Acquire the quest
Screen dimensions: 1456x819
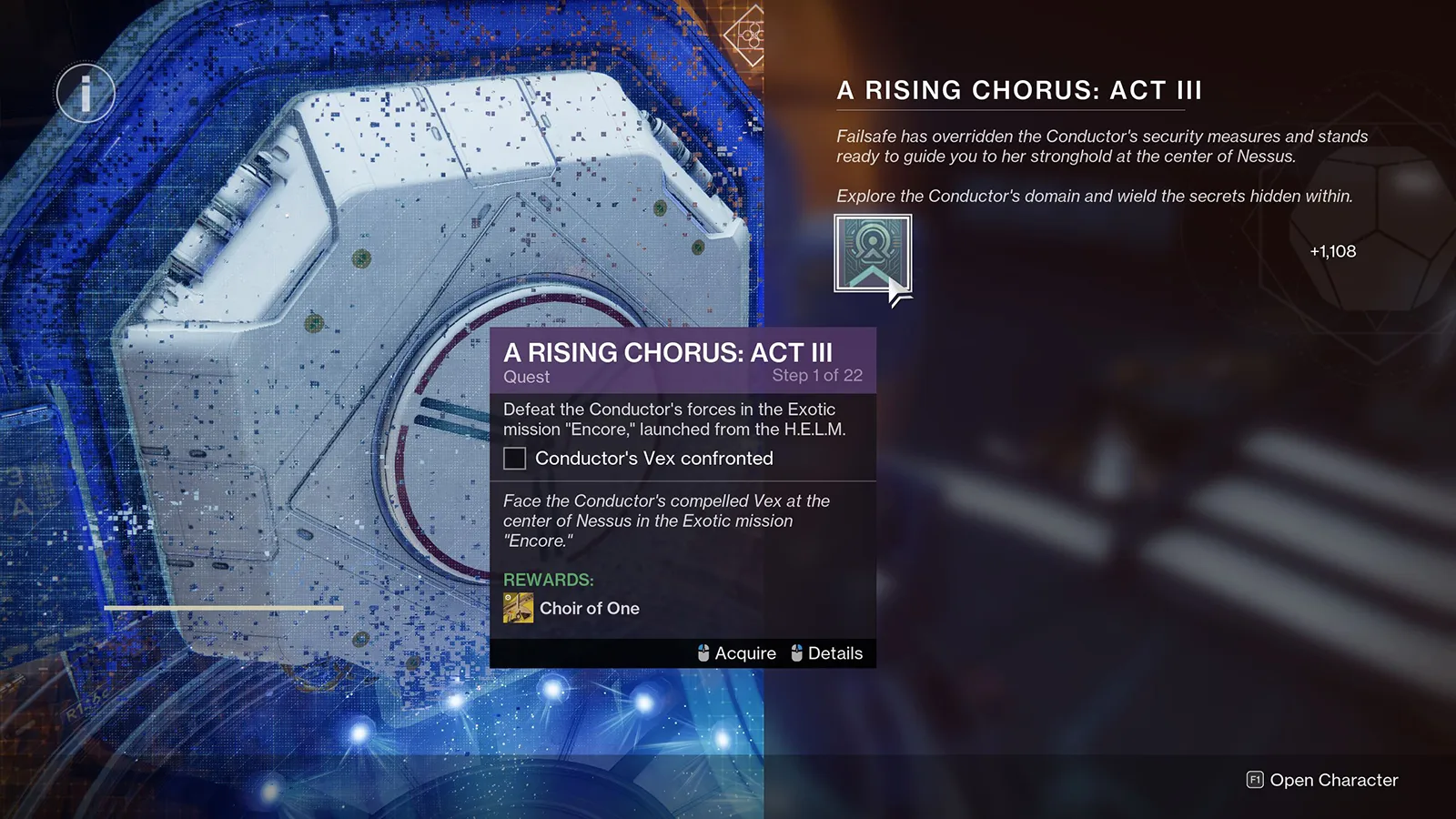point(744,652)
